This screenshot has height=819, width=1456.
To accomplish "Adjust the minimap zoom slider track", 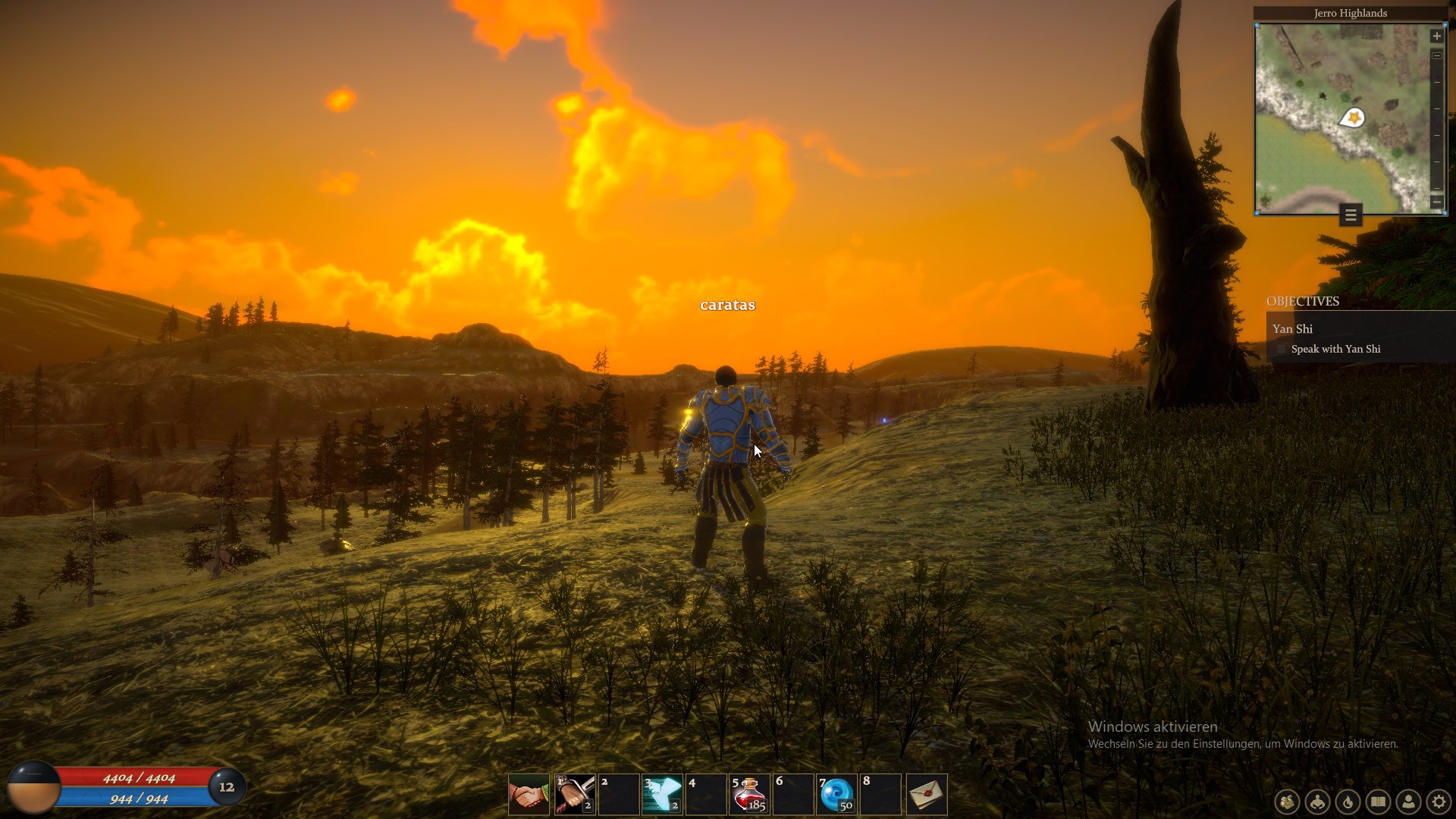I will tap(1436, 121).
